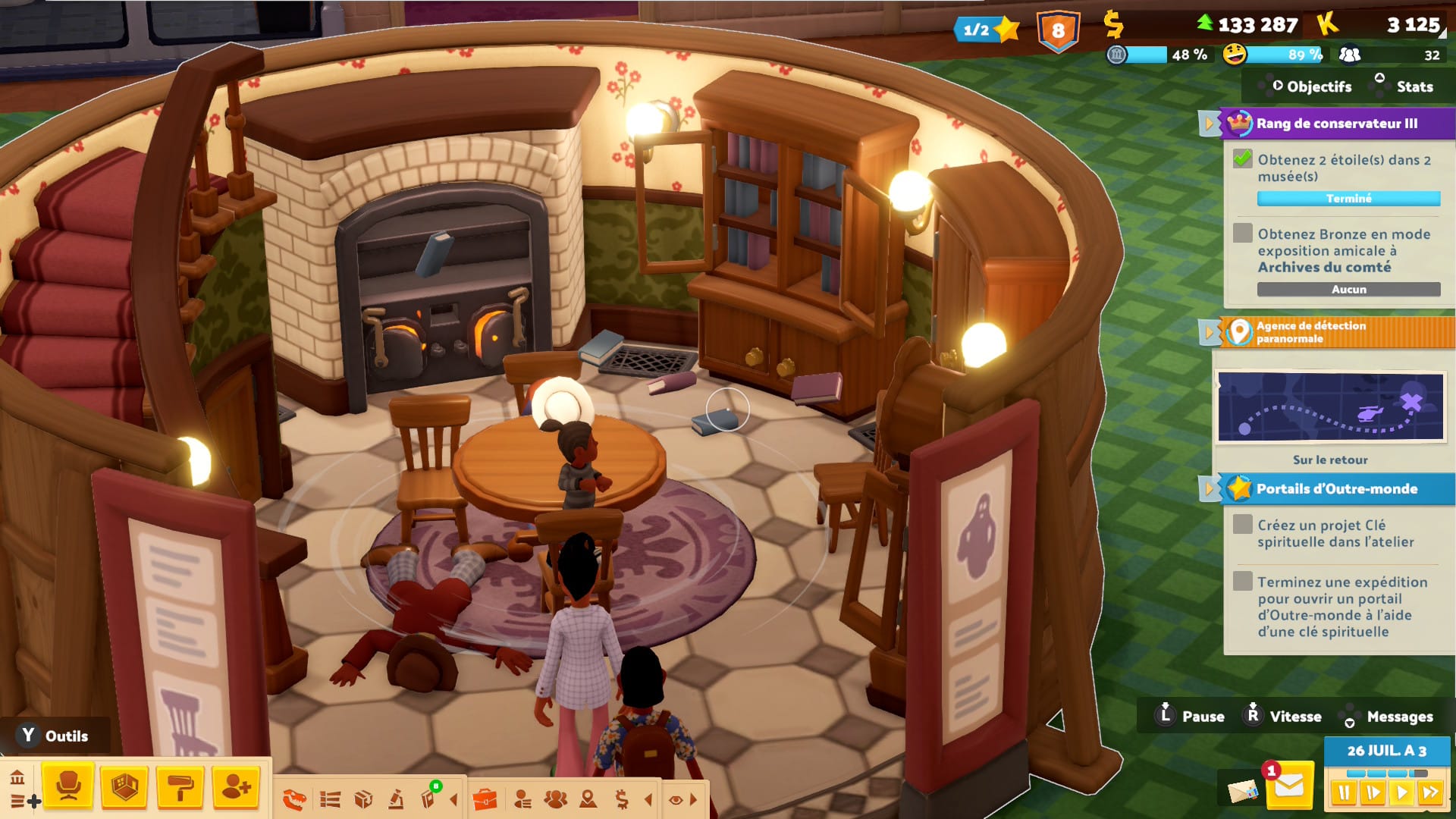Image resolution: width=1456 pixels, height=819 pixels.
Task: Set normal speed with the play button
Action: click(x=1402, y=793)
